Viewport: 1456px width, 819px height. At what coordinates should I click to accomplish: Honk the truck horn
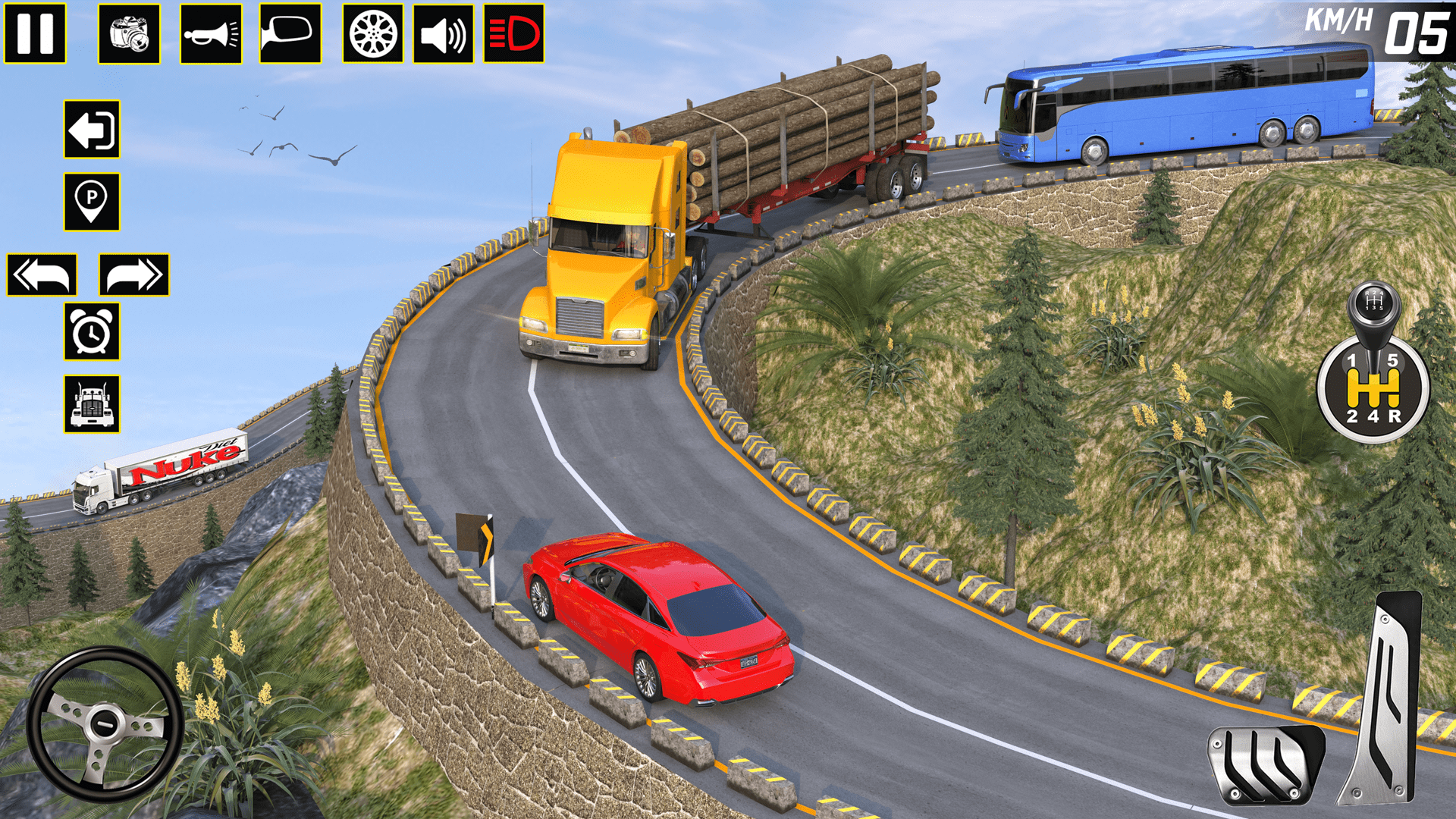point(212,32)
